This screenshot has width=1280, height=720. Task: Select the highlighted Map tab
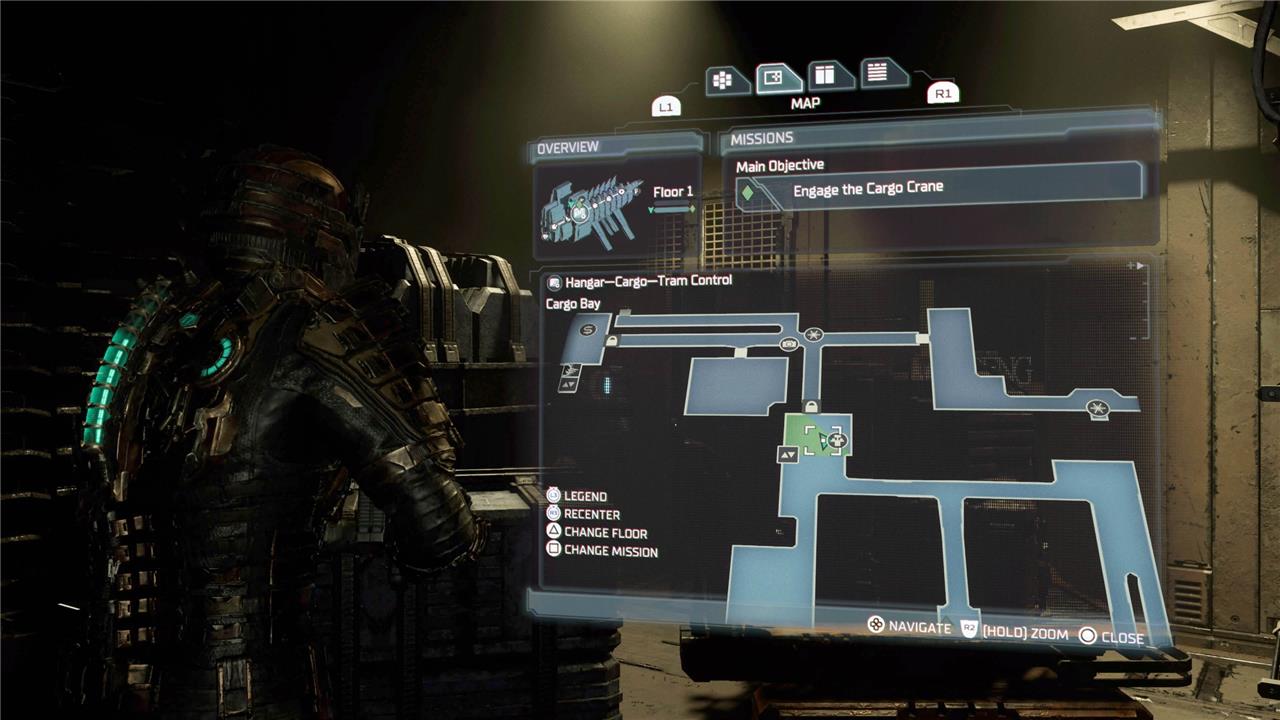pos(778,77)
